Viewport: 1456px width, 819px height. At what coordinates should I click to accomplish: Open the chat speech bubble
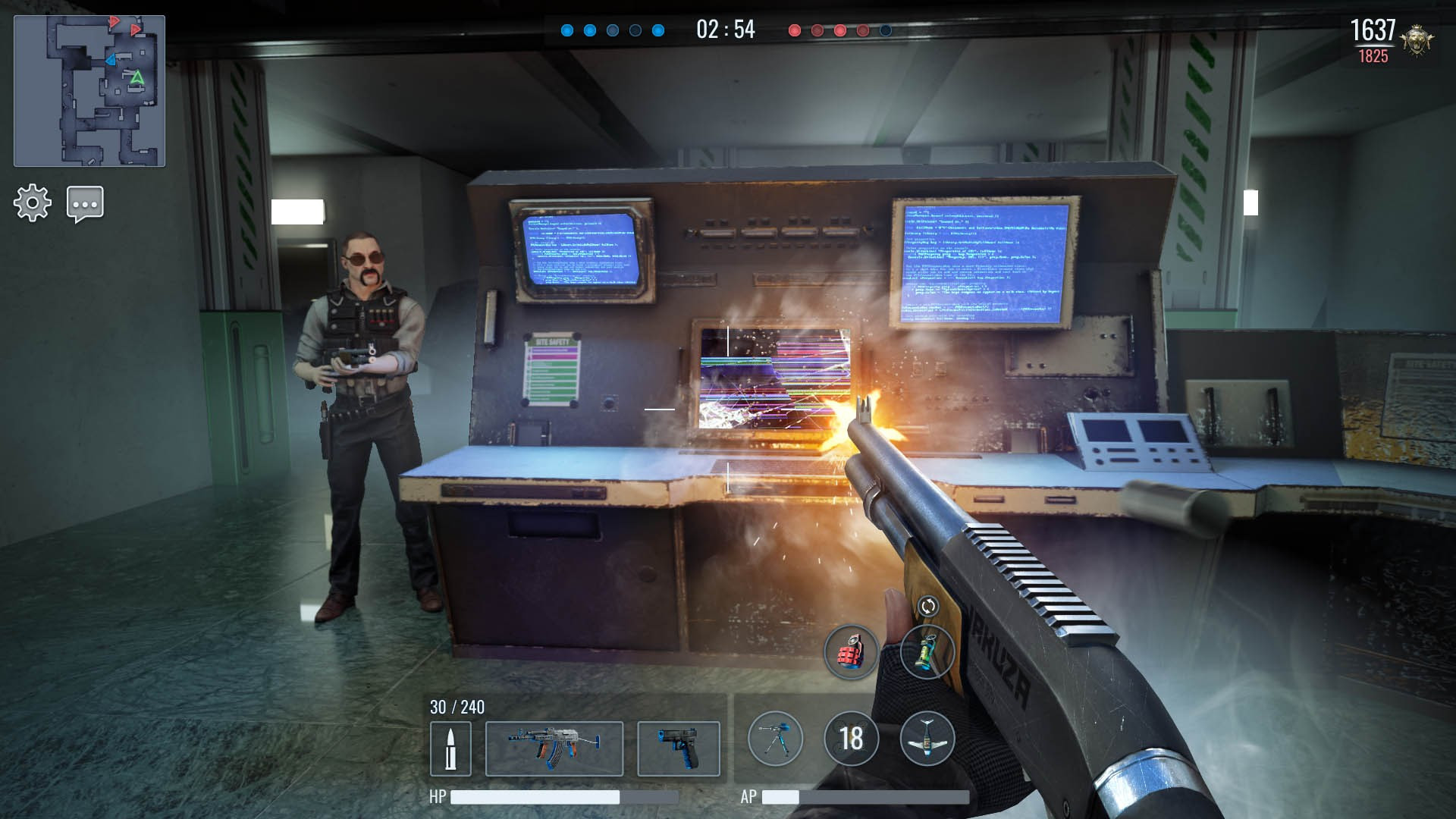tap(85, 204)
